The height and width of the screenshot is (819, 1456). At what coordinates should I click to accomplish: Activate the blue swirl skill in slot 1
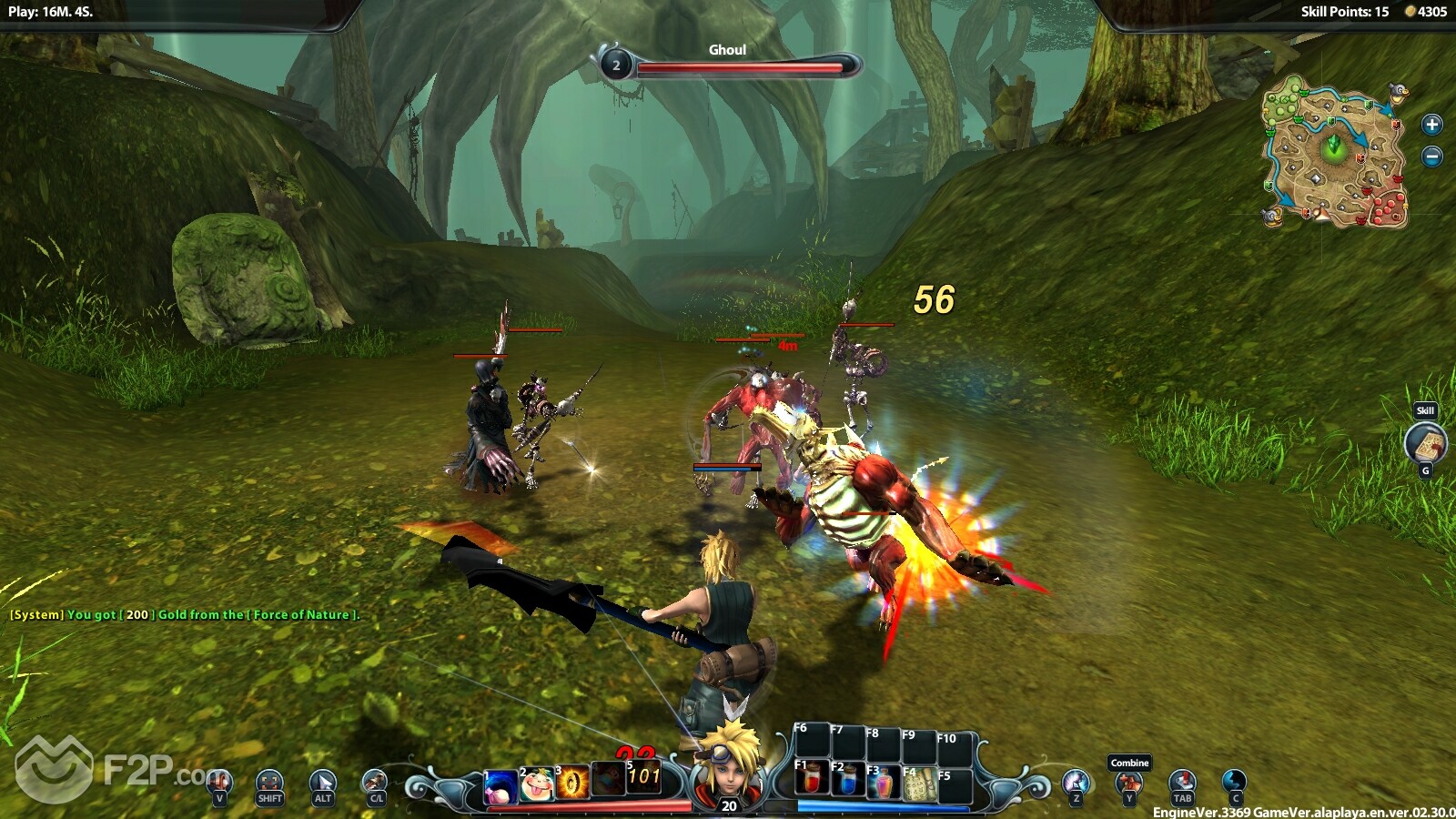pyautogui.click(x=500, y=785)
